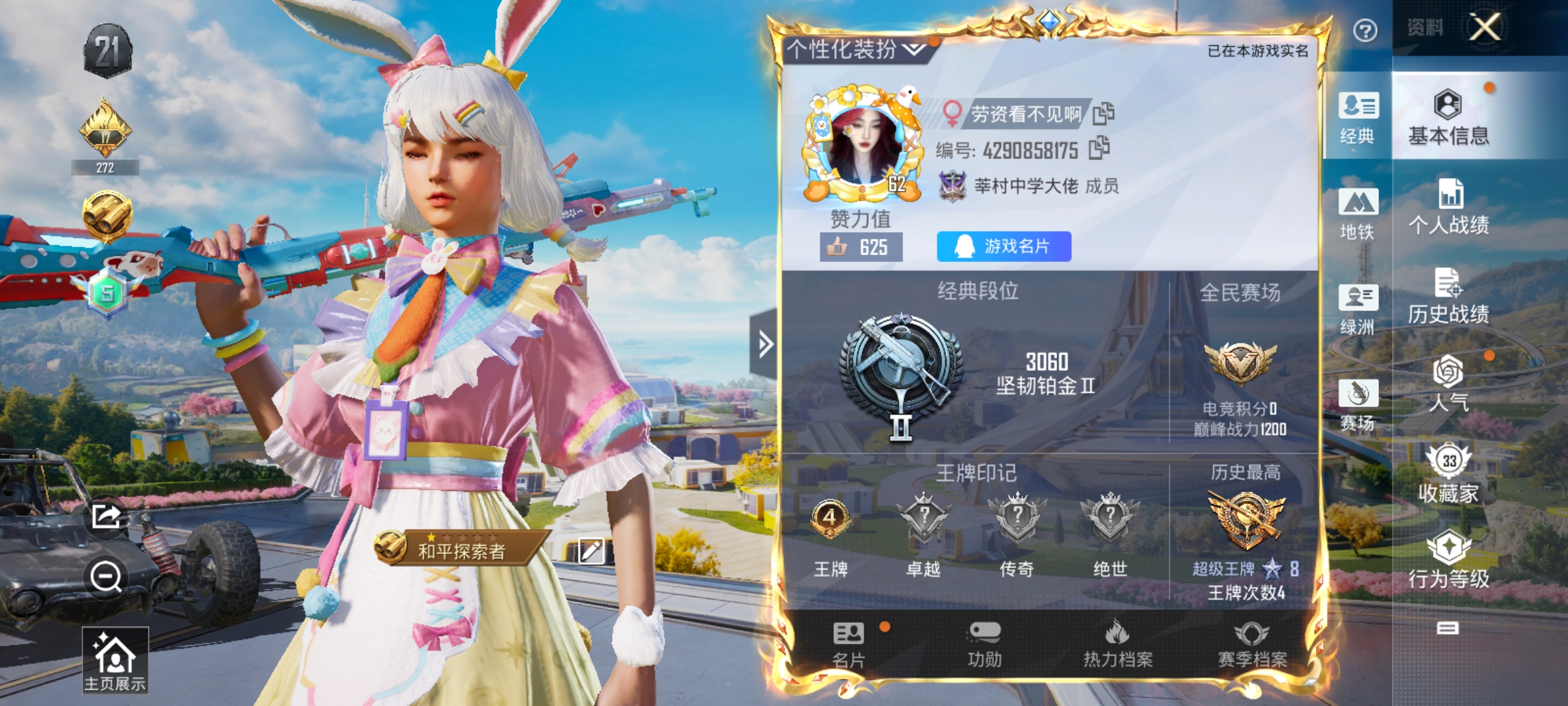Show the 热力档案 tab

pyautogui.click(x=1118, y=645)
